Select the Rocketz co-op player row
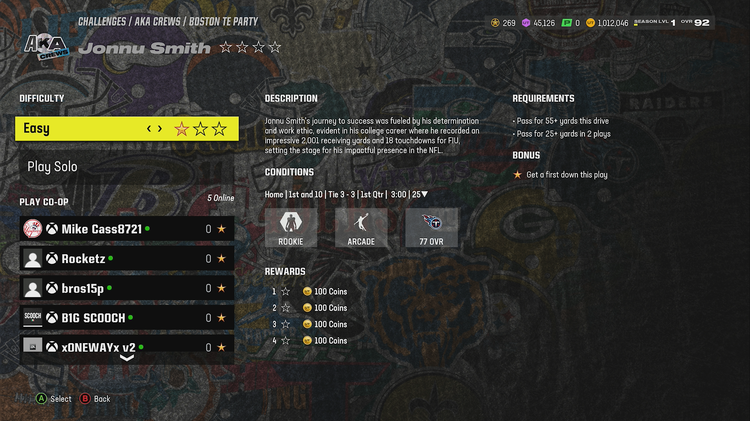 (127, 258)
